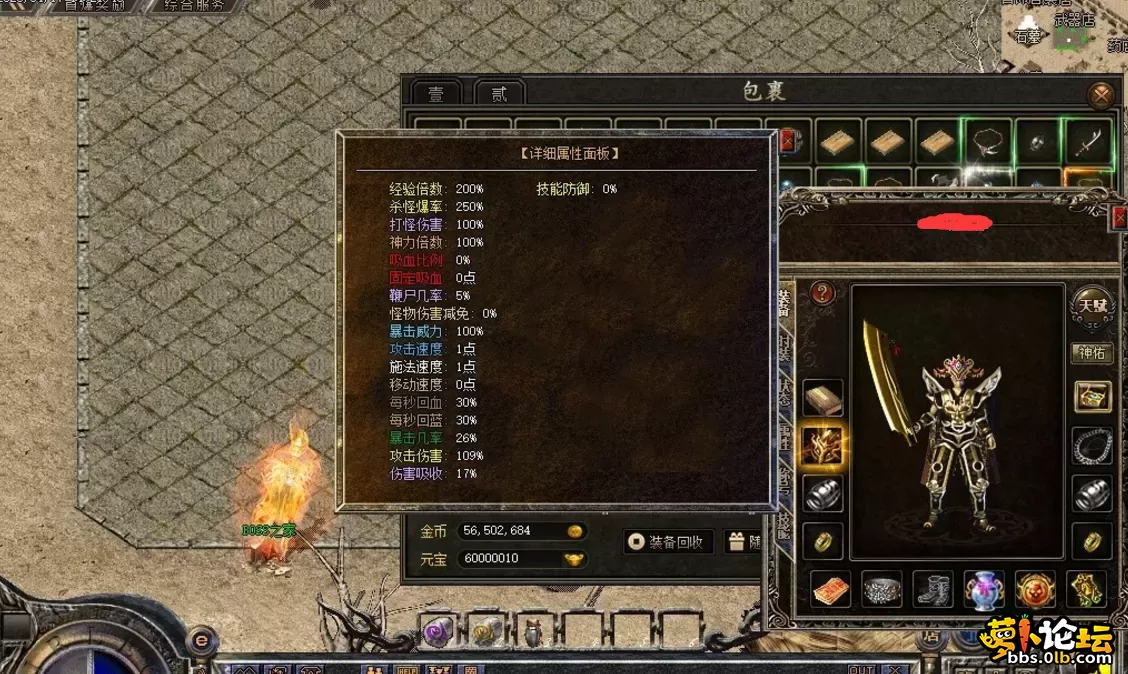
Task: Select the equipped necklace slot
Action: (1092, 445)
